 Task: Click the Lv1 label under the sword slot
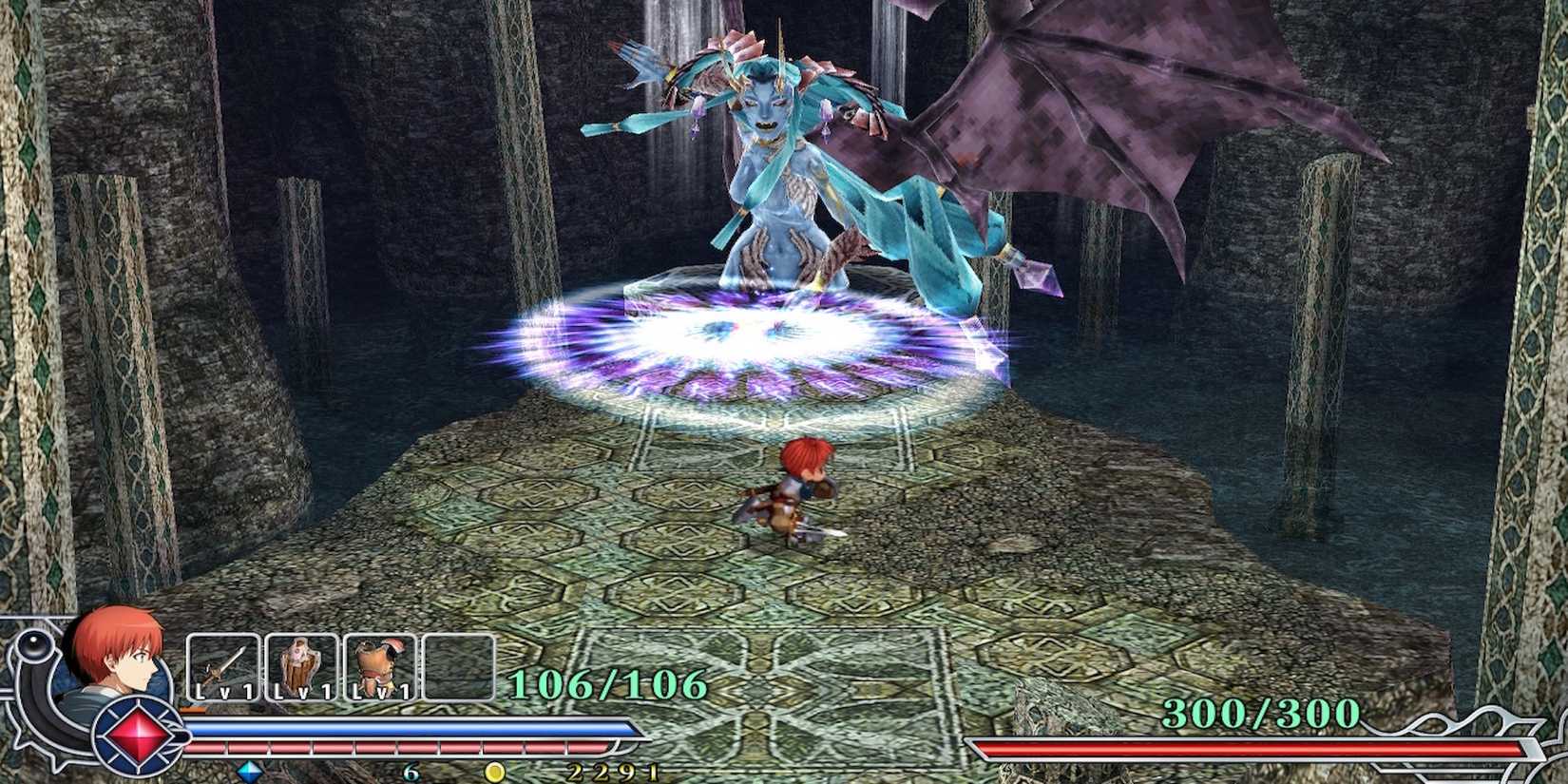[225, 693]
